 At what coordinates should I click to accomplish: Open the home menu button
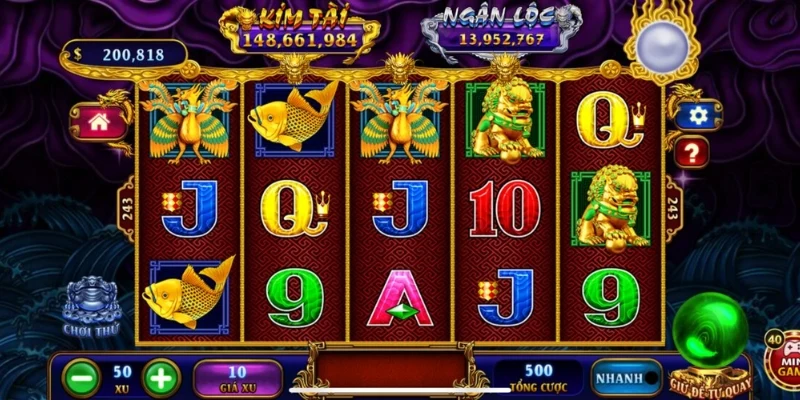click(x=98, y=122)
